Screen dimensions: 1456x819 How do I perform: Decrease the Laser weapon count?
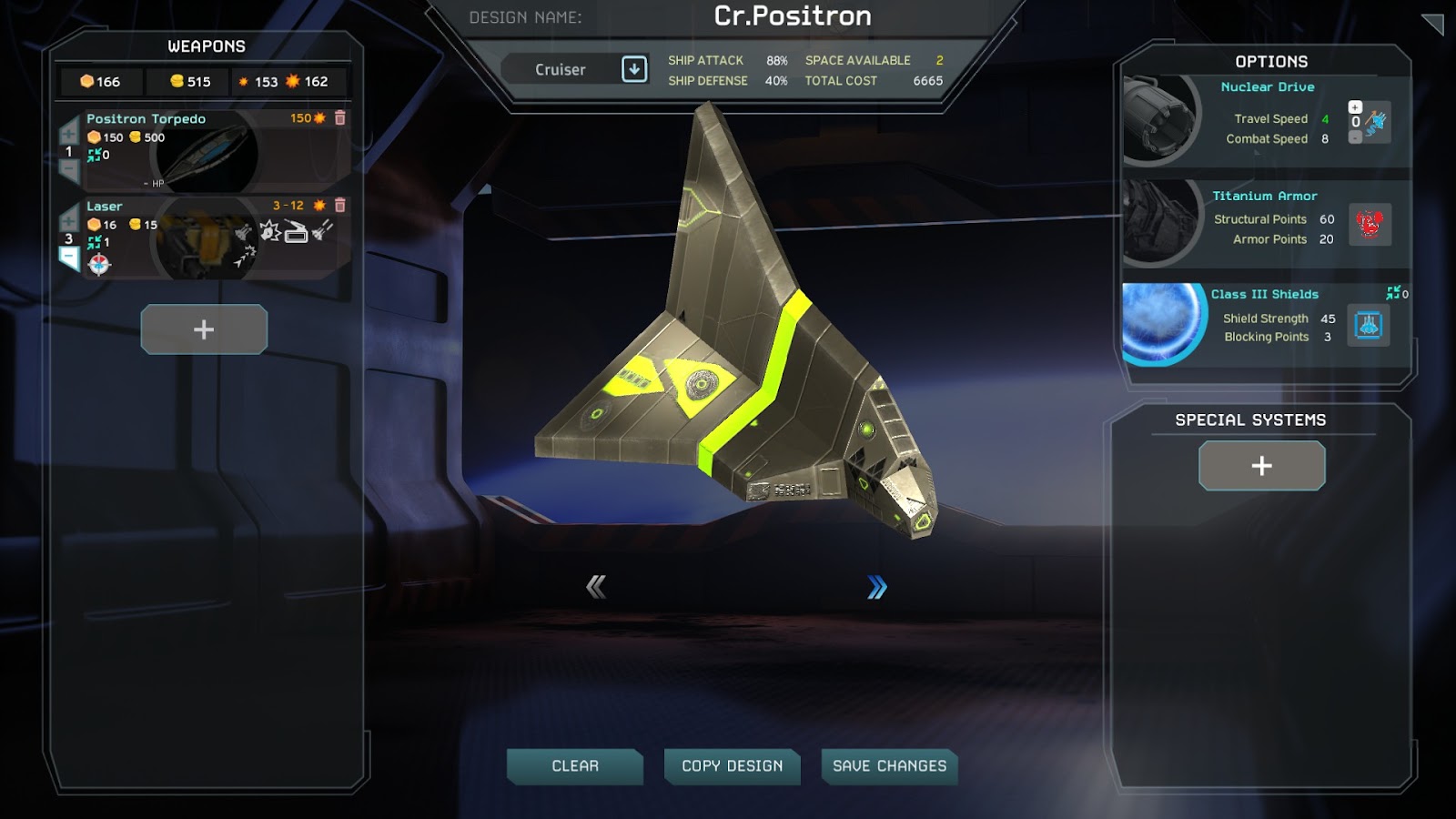[69, 258]
